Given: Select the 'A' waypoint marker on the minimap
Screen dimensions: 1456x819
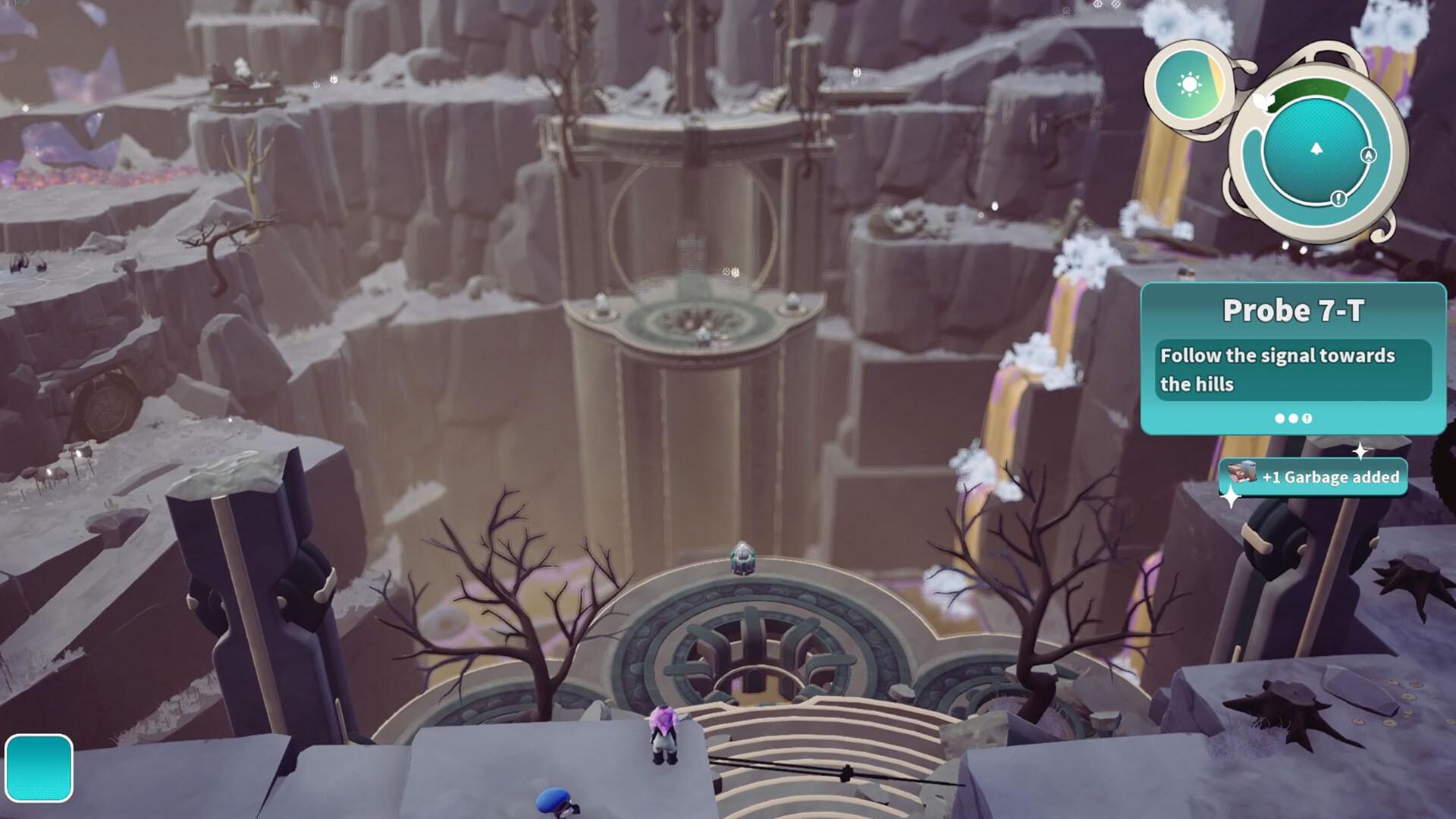Looking at the screenshot, I should tap(1368, 155).
